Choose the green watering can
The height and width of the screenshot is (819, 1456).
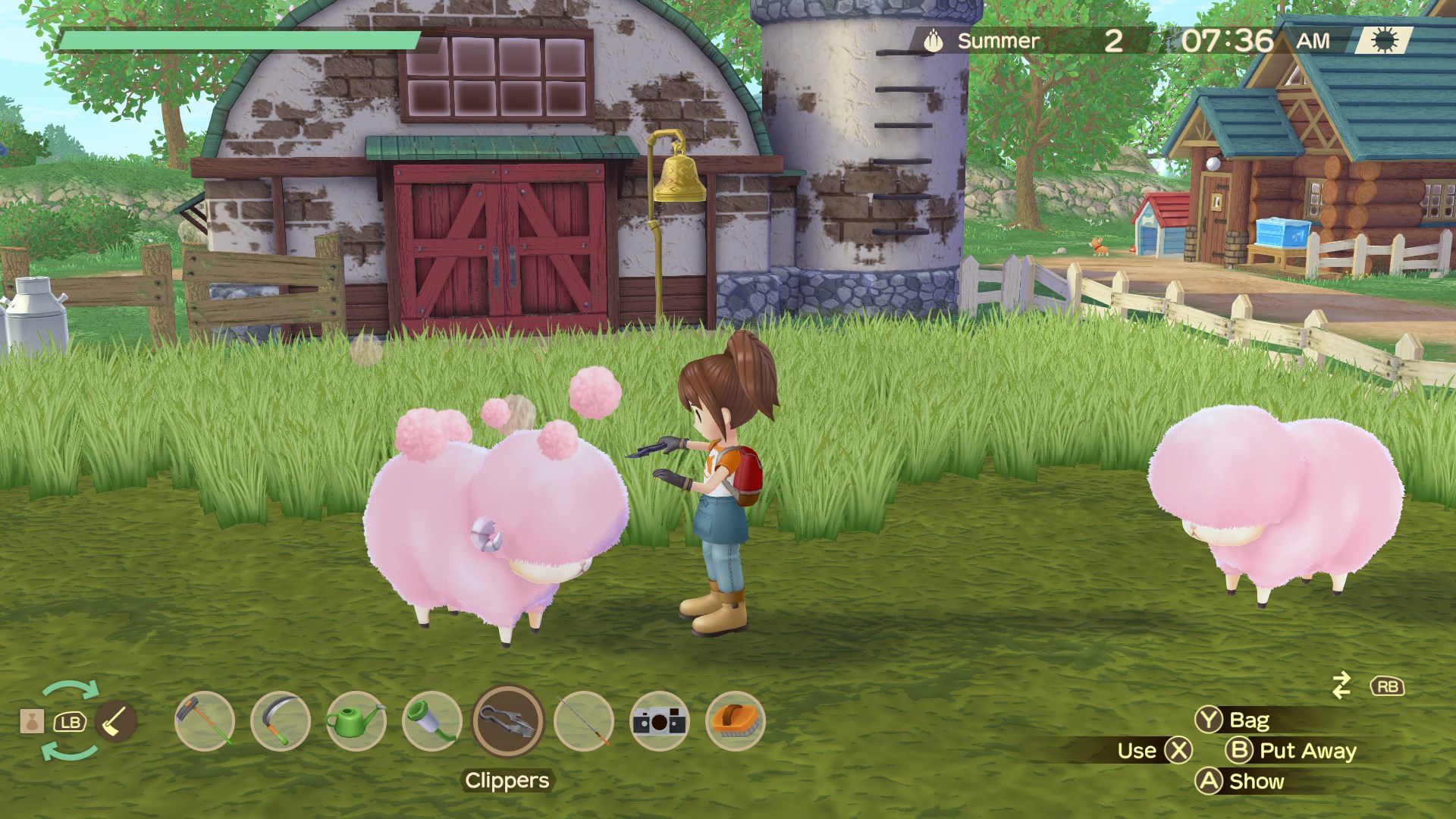356,721
